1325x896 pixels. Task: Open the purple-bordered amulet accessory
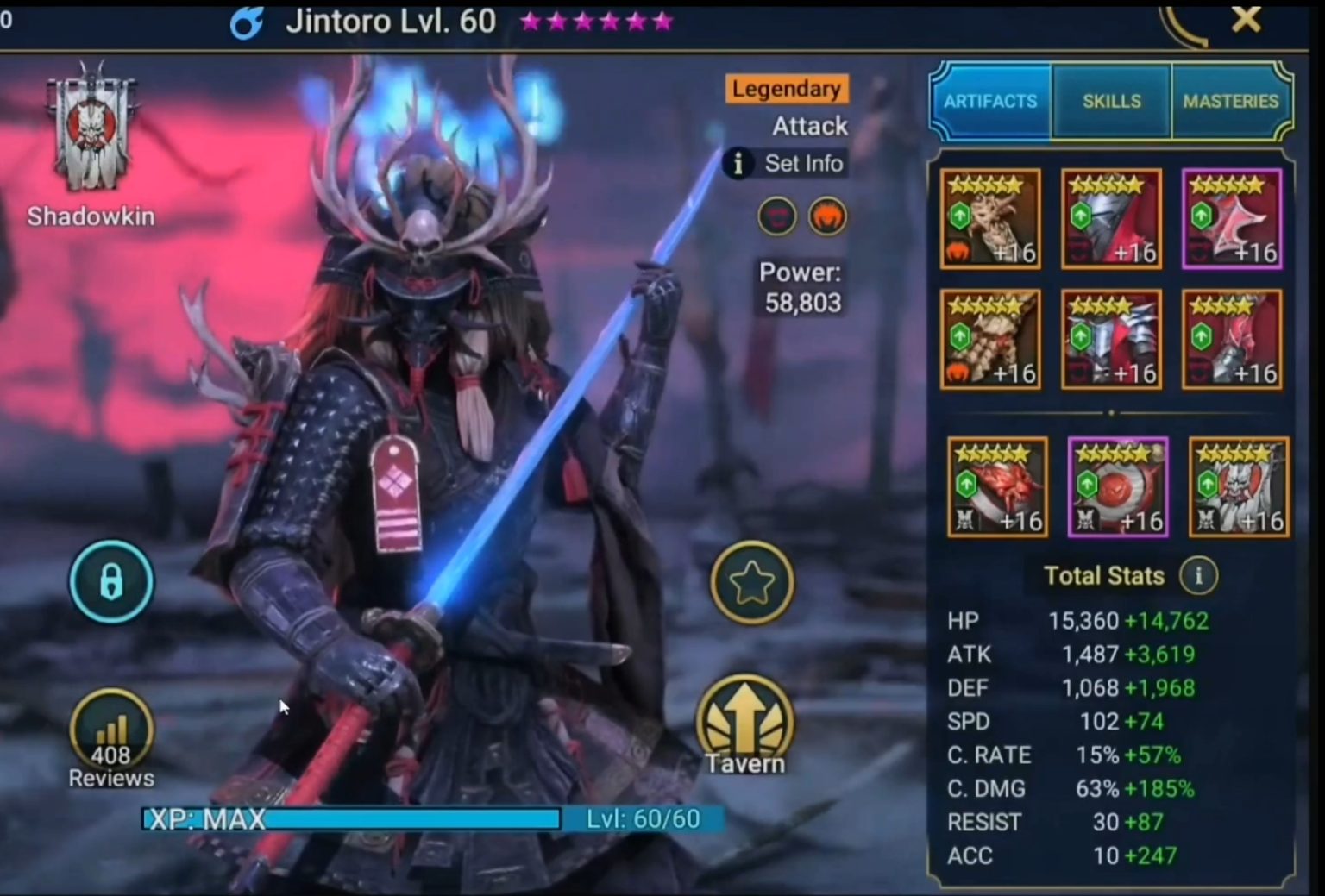coord(1117,487)
